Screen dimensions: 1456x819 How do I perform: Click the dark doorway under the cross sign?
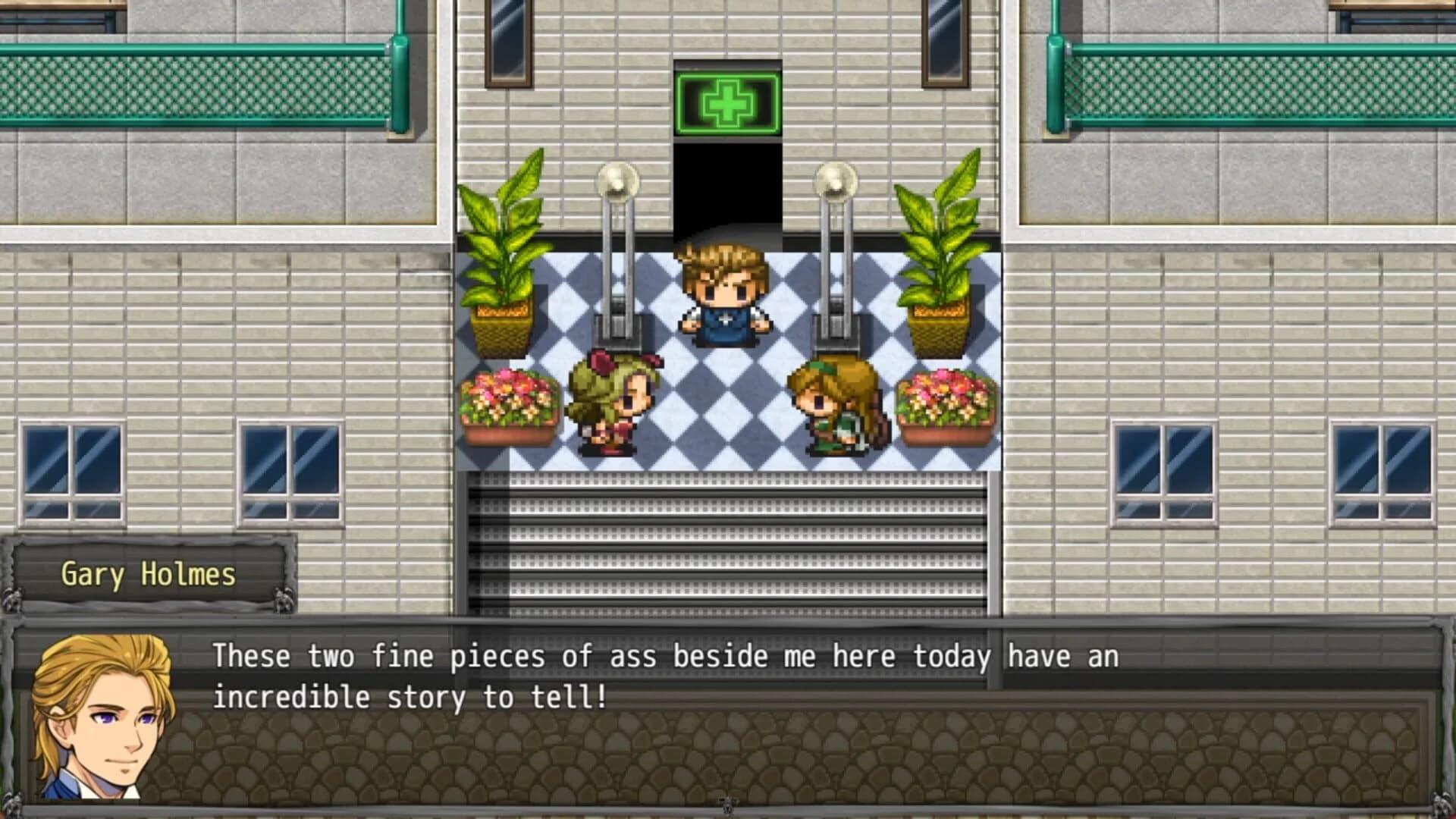pyautogui.click(x=726, y=190)
